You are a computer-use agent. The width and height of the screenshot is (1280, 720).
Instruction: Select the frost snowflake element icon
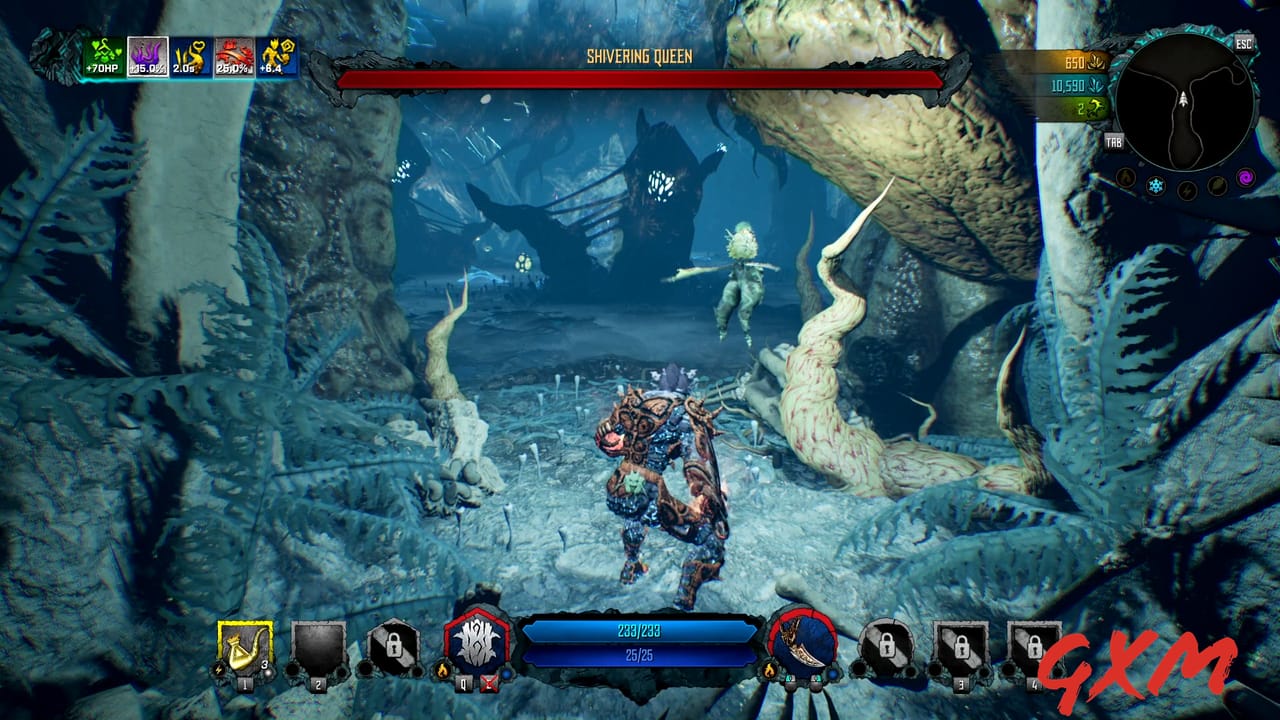pos(1155,184)
